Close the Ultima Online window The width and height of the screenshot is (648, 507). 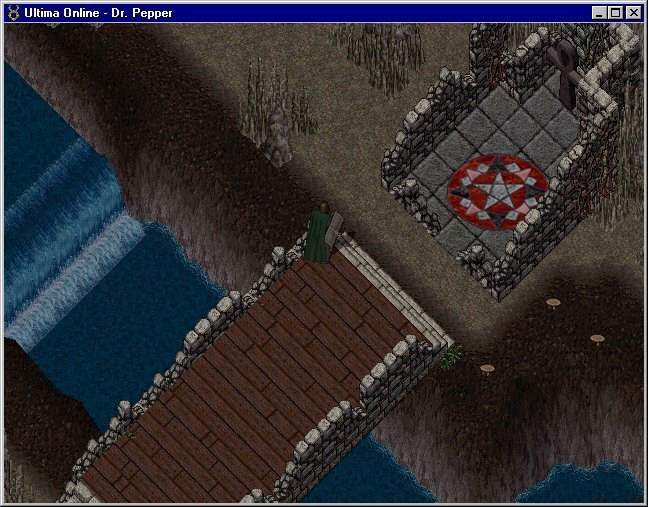pos(633,13)
